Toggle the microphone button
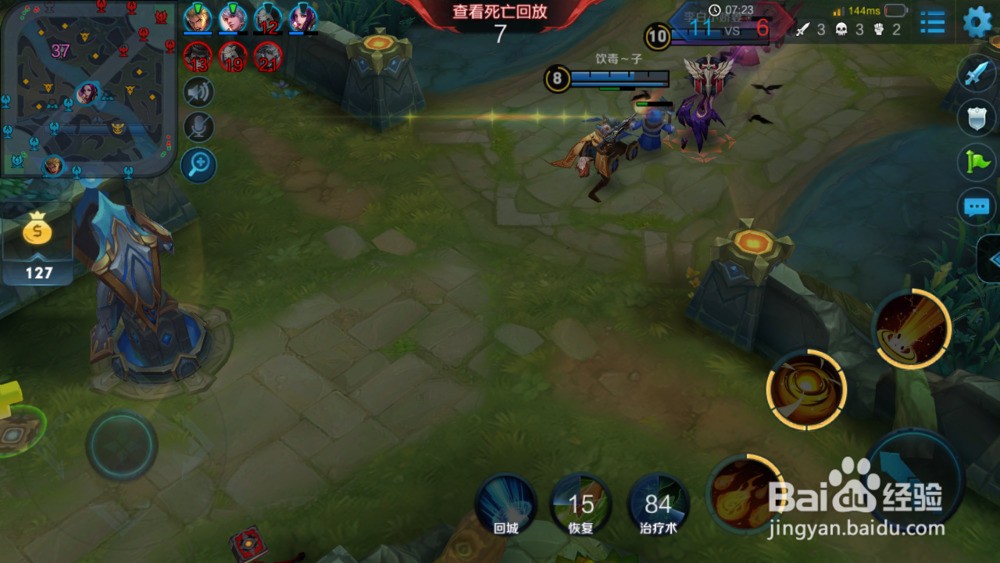This screenshot has height=563, width=1000. pos(199,127)
